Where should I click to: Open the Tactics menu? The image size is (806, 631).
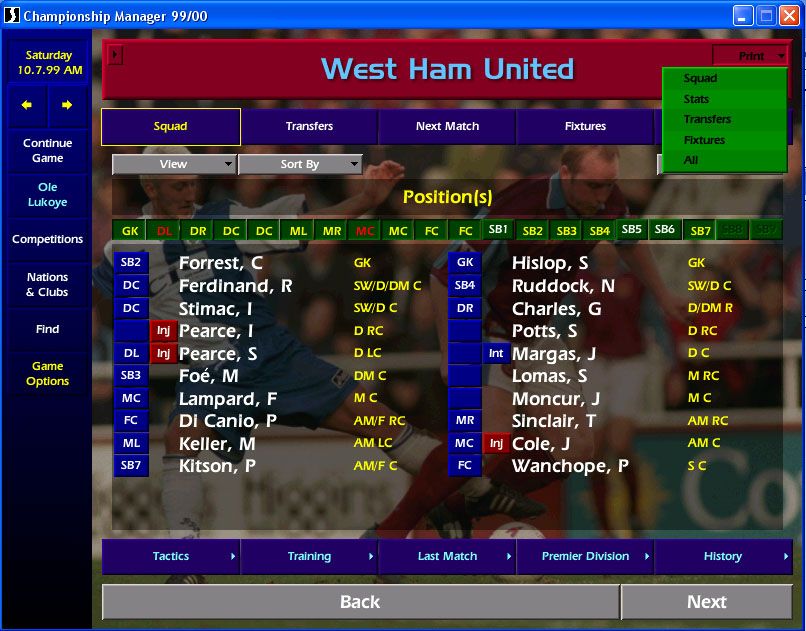pos(171,557)
